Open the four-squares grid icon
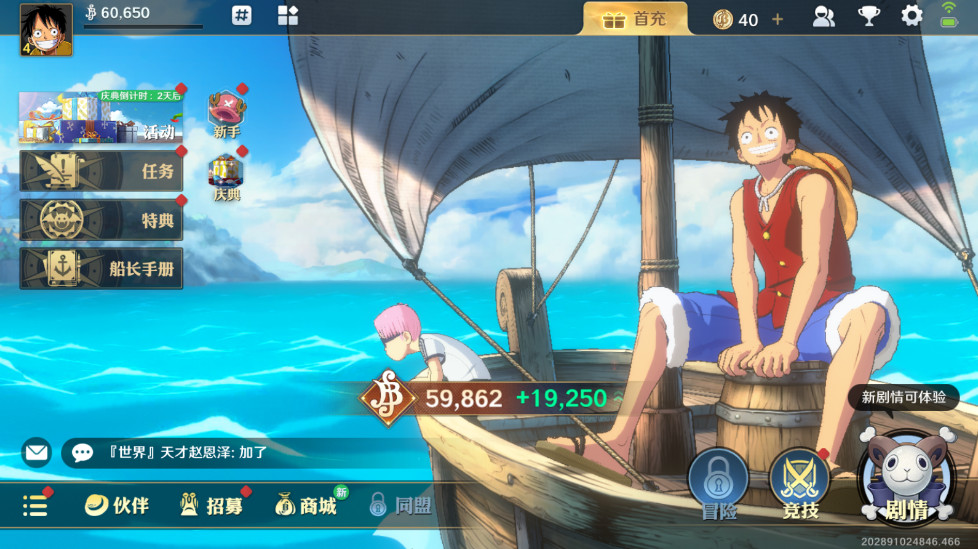Screen dimensions: 978x549 point(288,15)
